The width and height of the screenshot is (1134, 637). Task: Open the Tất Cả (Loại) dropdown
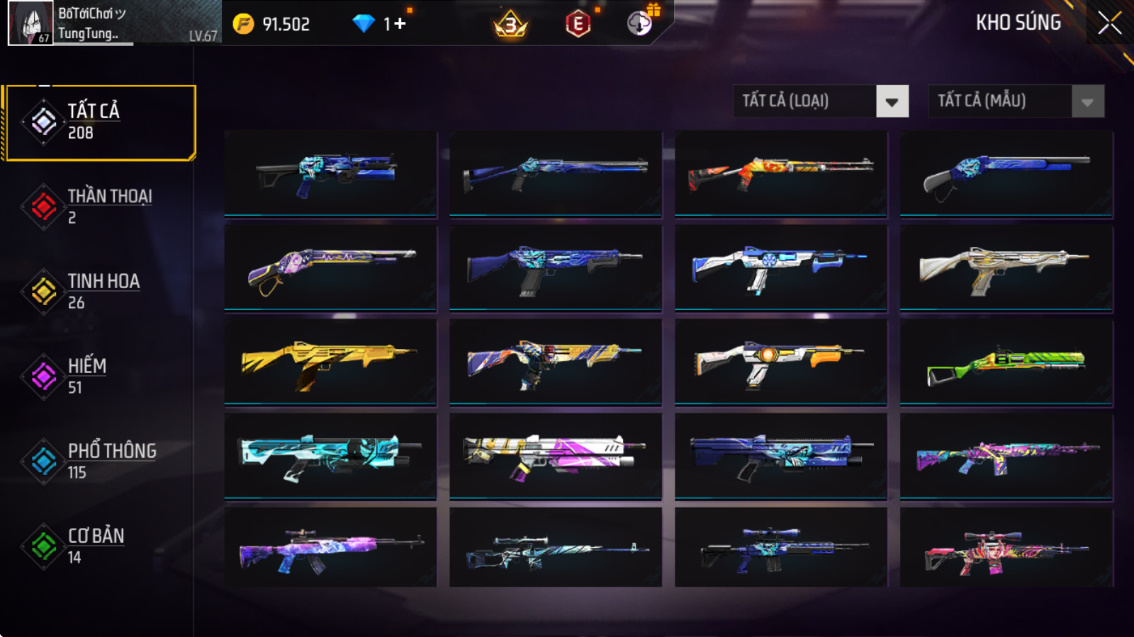tap(820, 101)
